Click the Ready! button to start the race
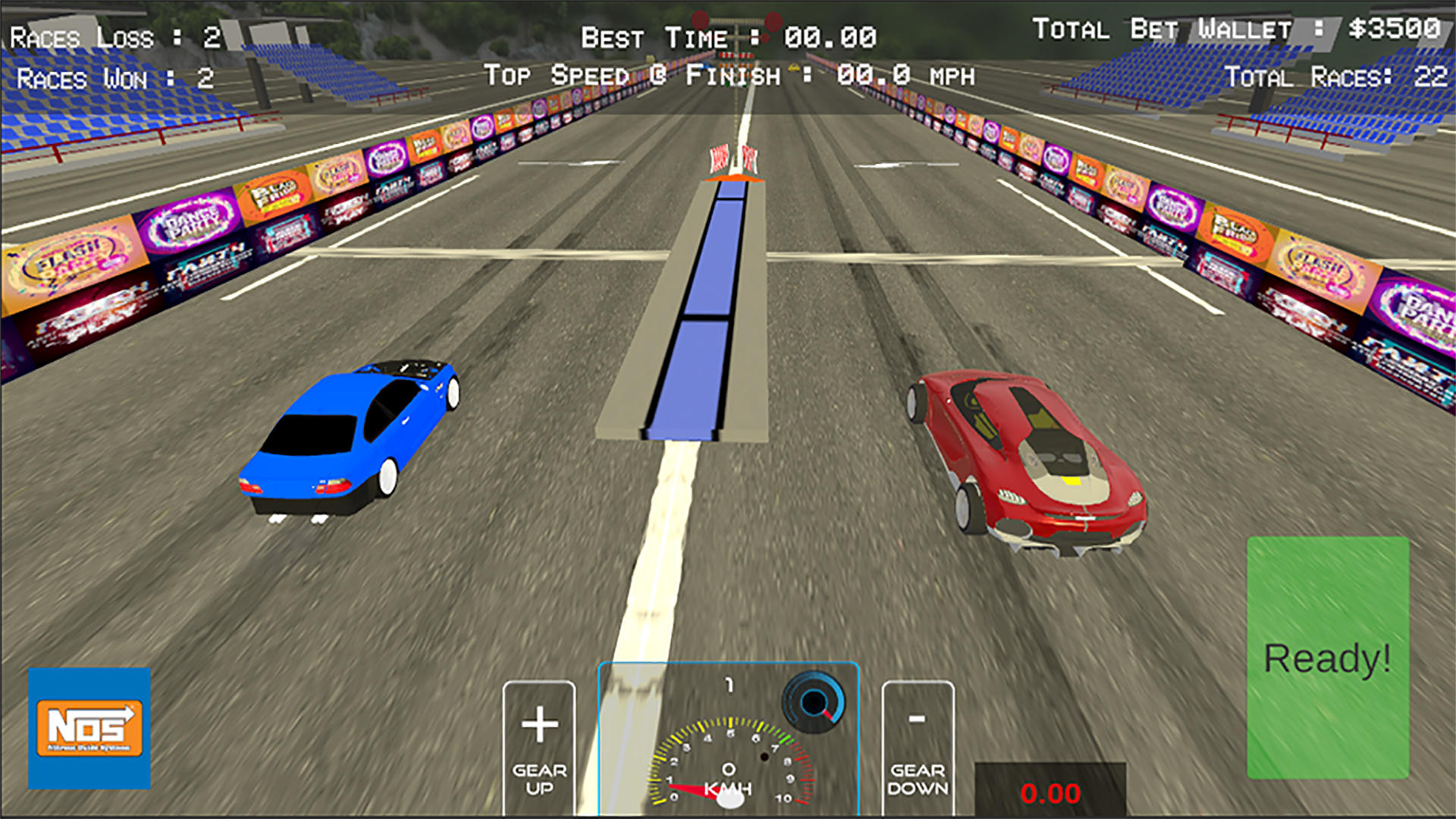The image size is (1456, 819). [x=1328, y=657]
